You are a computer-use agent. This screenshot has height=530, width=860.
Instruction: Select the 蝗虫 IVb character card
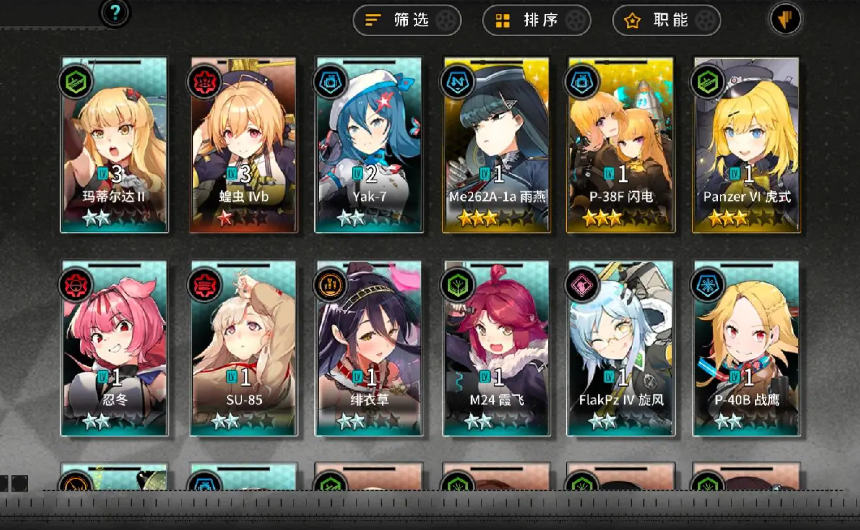pos(244,145)
